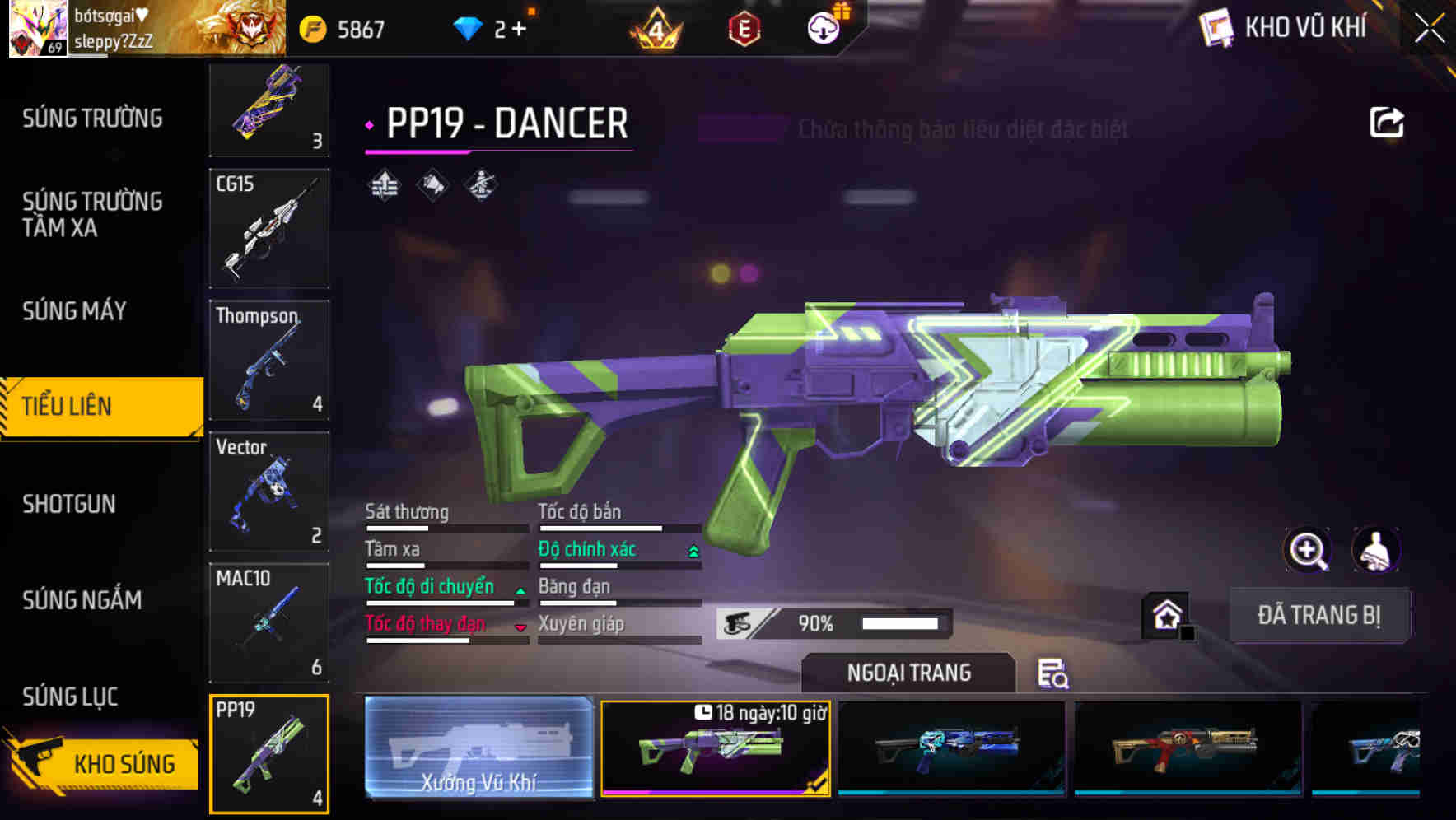The image size is (1456, 820).
Task: Expand the Độ chính xác stat indicator
Action: (x=690, y=550)
